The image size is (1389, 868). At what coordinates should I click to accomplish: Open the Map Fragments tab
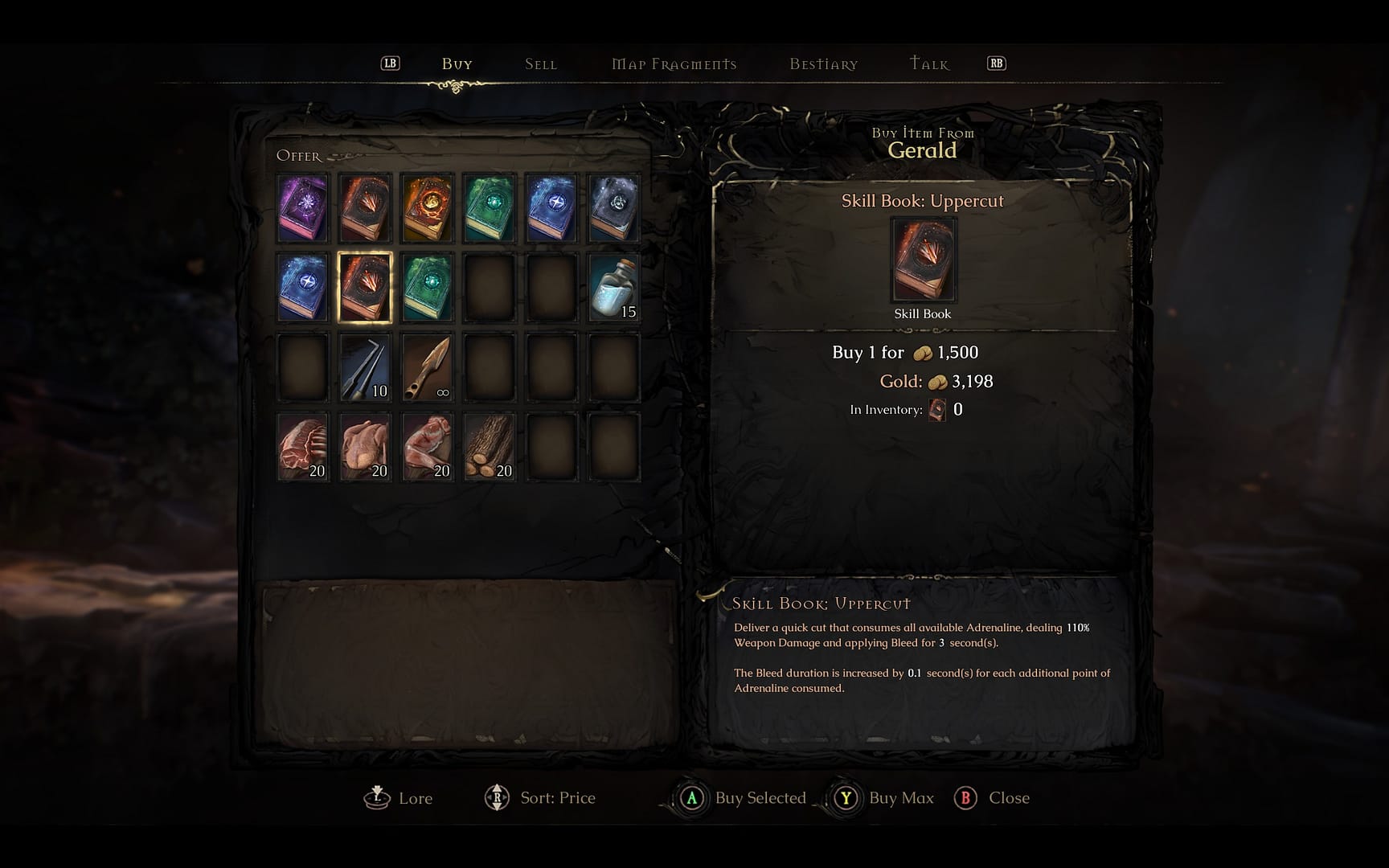pos(674,64)
